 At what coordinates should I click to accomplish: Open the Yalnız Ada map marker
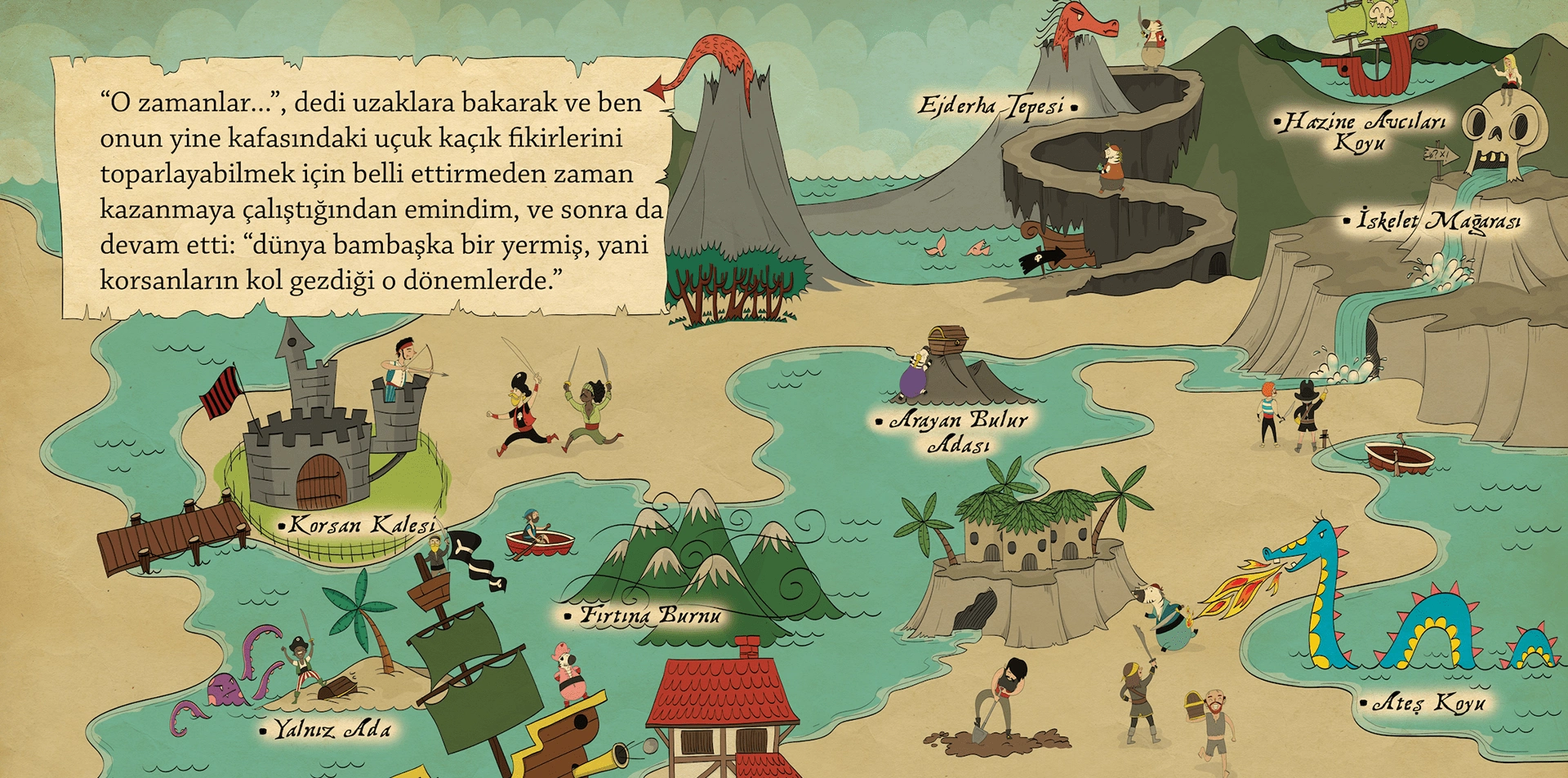pos(263,731)
